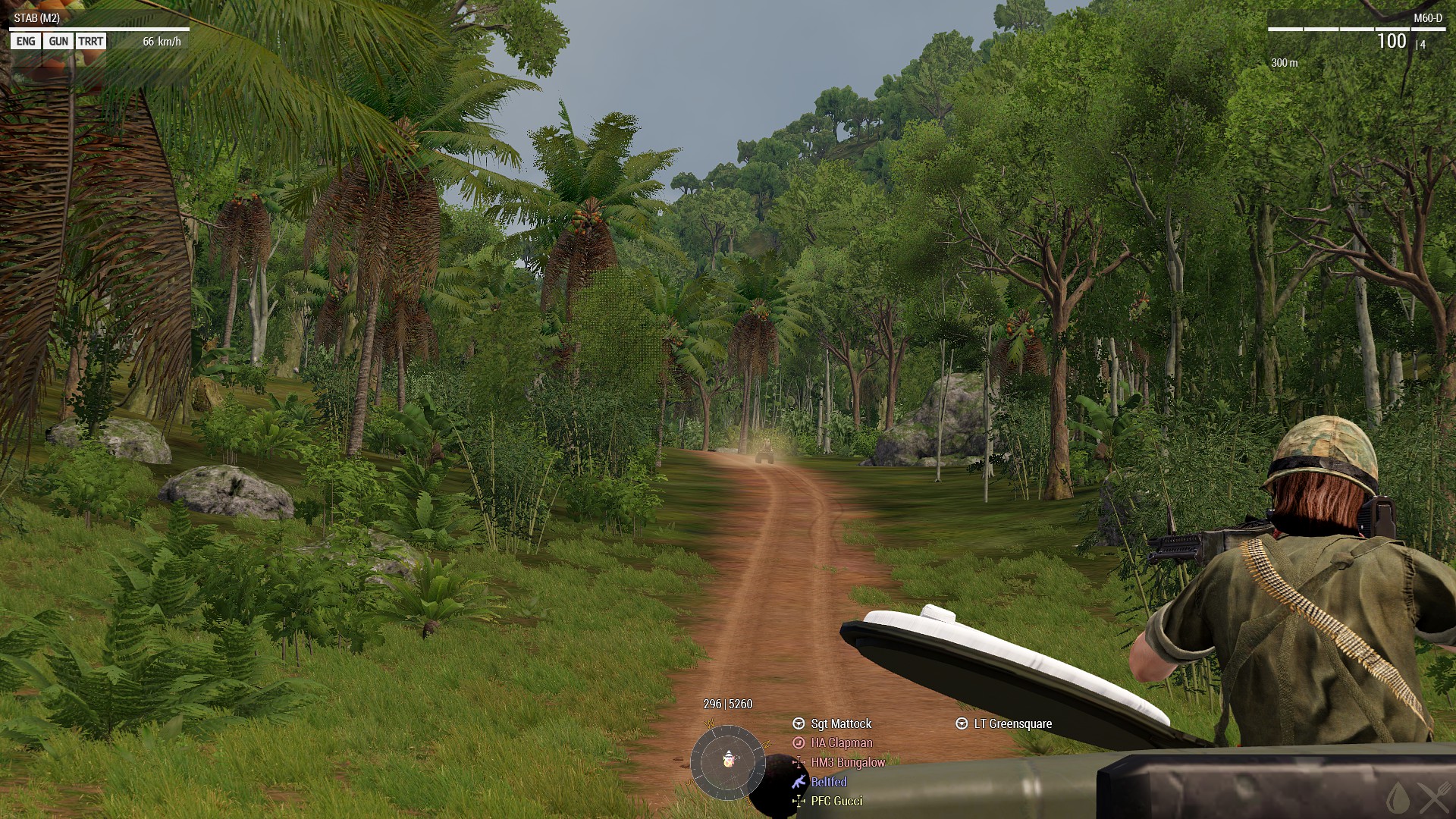Click the water drop thirst icon
This screenshot has height=819, width=1456.
pos(1398,798)
